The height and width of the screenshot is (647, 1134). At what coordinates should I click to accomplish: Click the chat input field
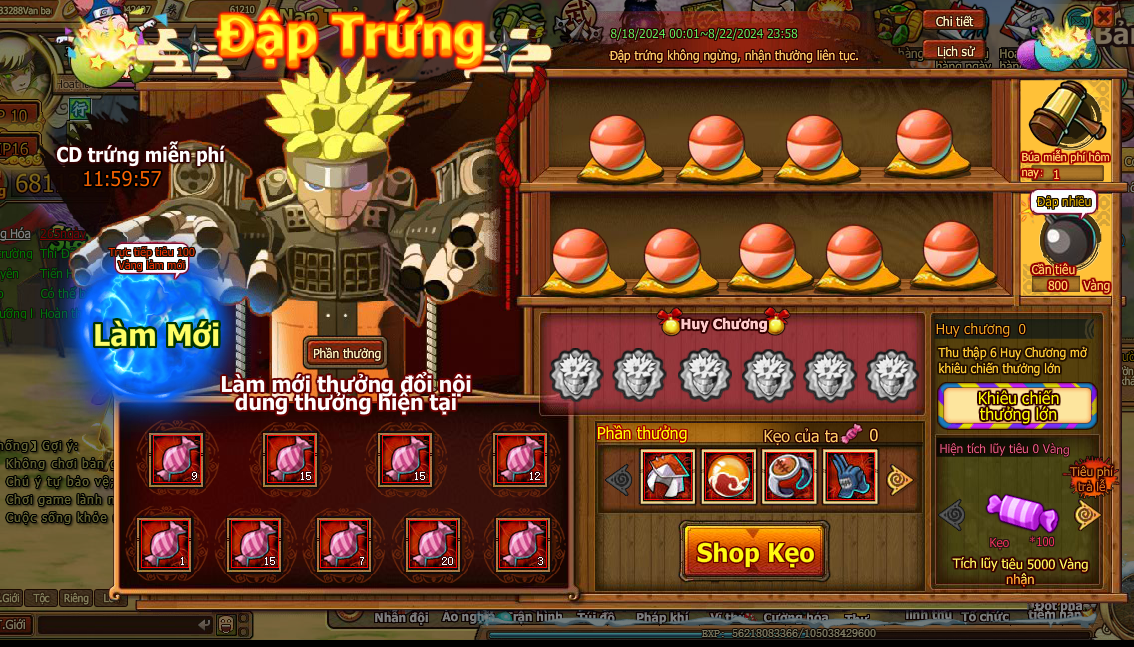click(120, 625)
